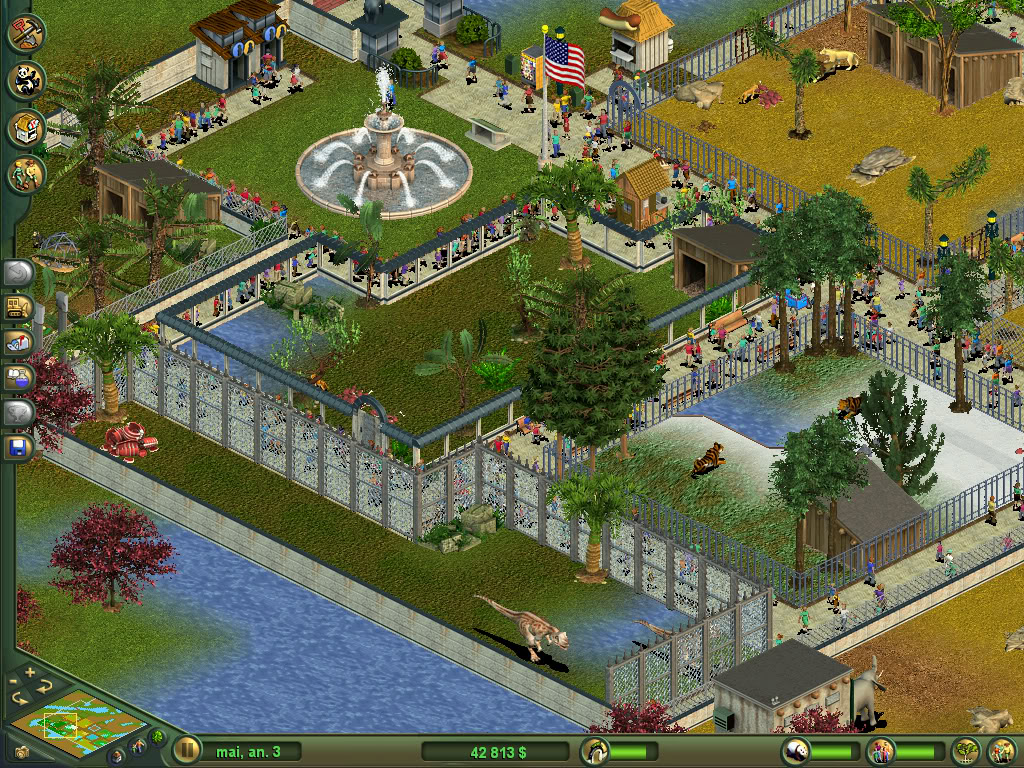Open the zoo status gate icon
This screenshot has width=1024, height=768.
(x=595, y=750)
